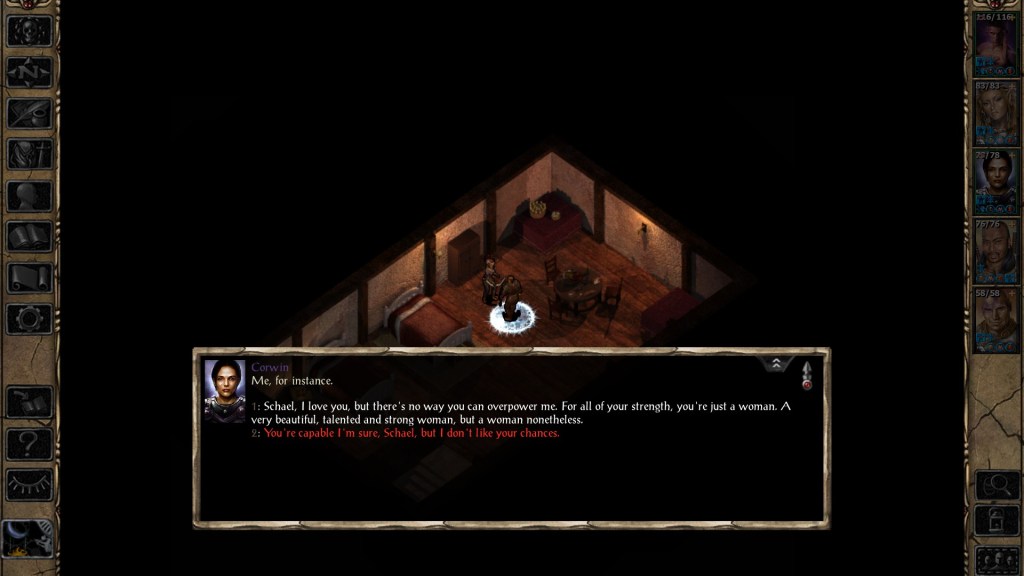The height and width of the screenshot is (576, 1024).
Task: Open the mage spellbook icon
Action: click(28, 237)
